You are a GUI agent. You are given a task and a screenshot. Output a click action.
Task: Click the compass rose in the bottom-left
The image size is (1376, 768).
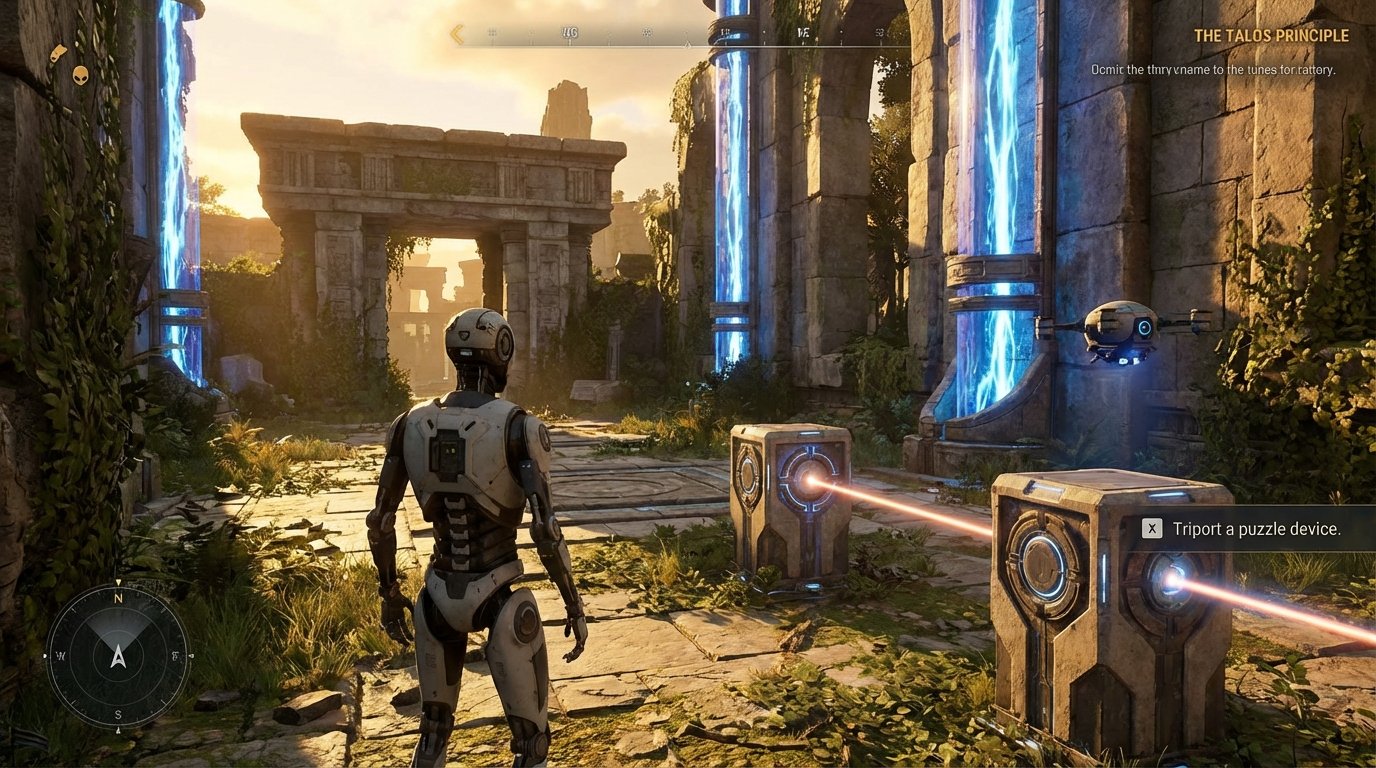117,655
